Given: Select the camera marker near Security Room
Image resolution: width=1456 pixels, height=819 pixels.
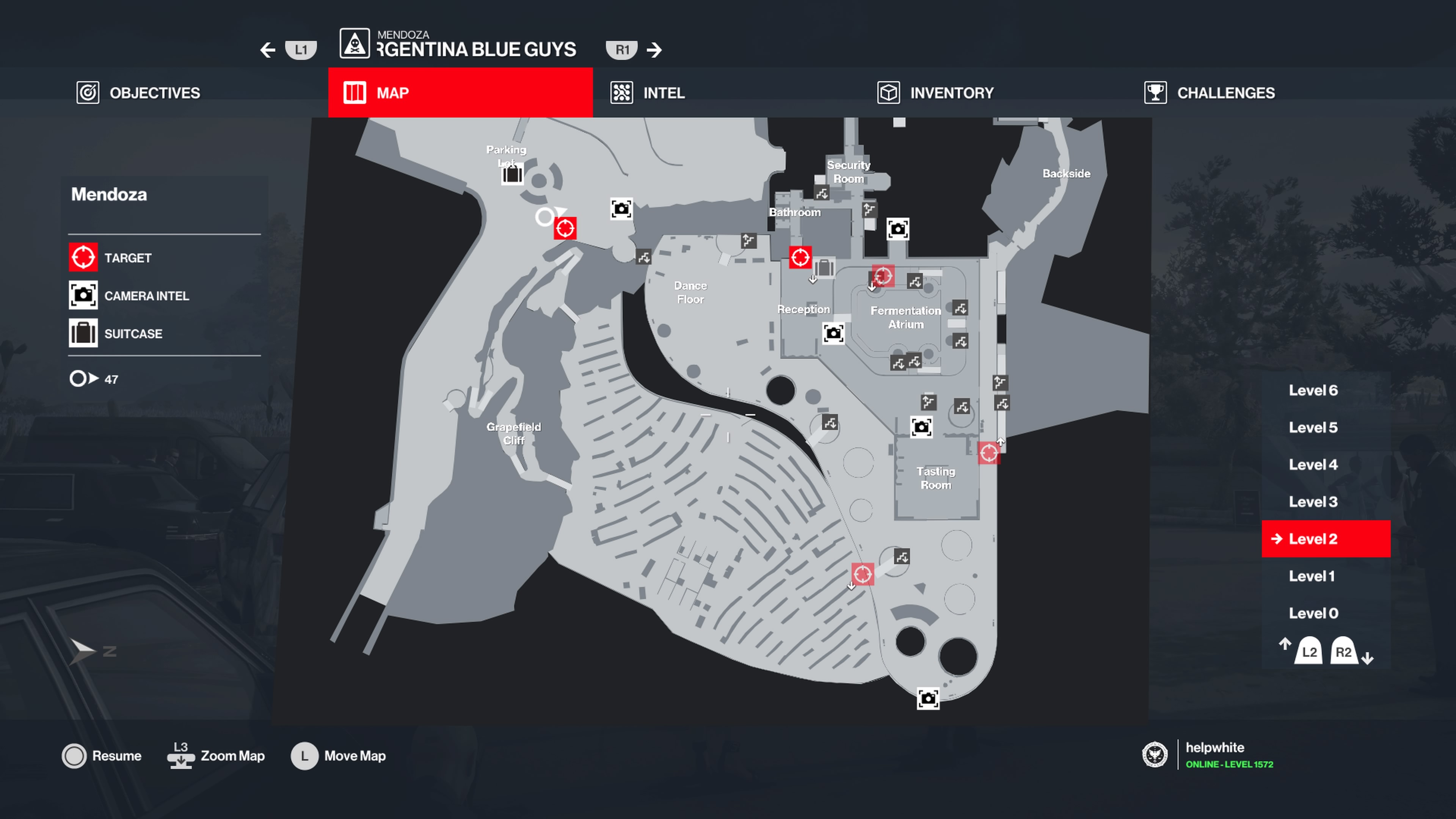Looking at the screenshot, I should point(897,229).
